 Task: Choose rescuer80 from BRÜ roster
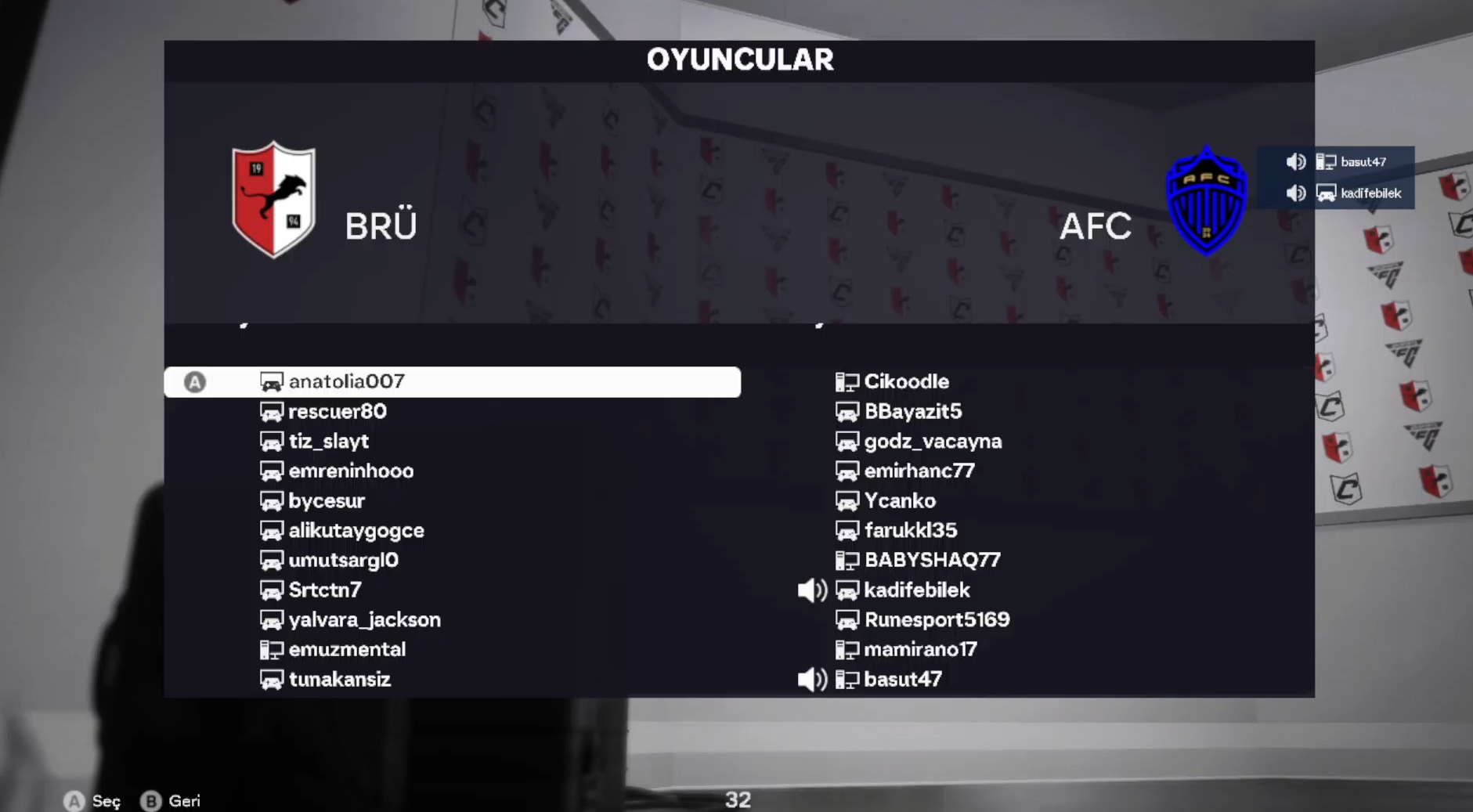pyautogui.click(x=337, y=411)
